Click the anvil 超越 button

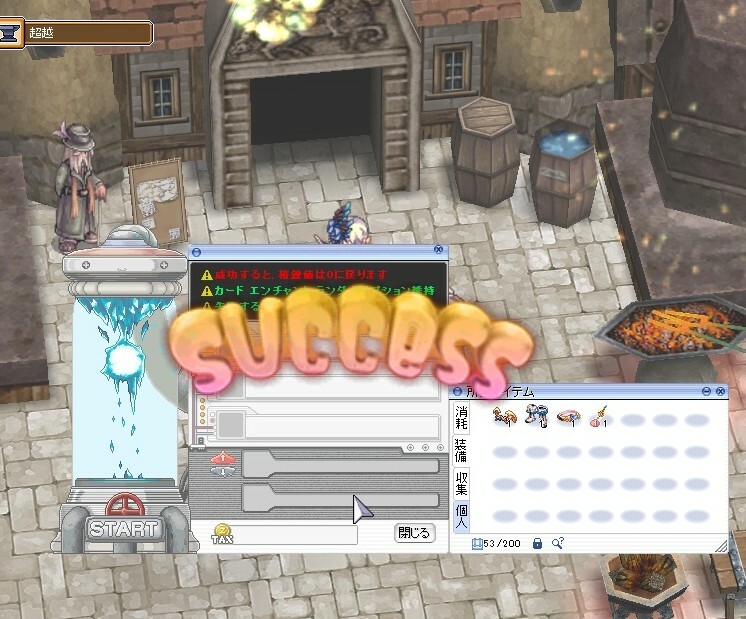pos(12,33)
